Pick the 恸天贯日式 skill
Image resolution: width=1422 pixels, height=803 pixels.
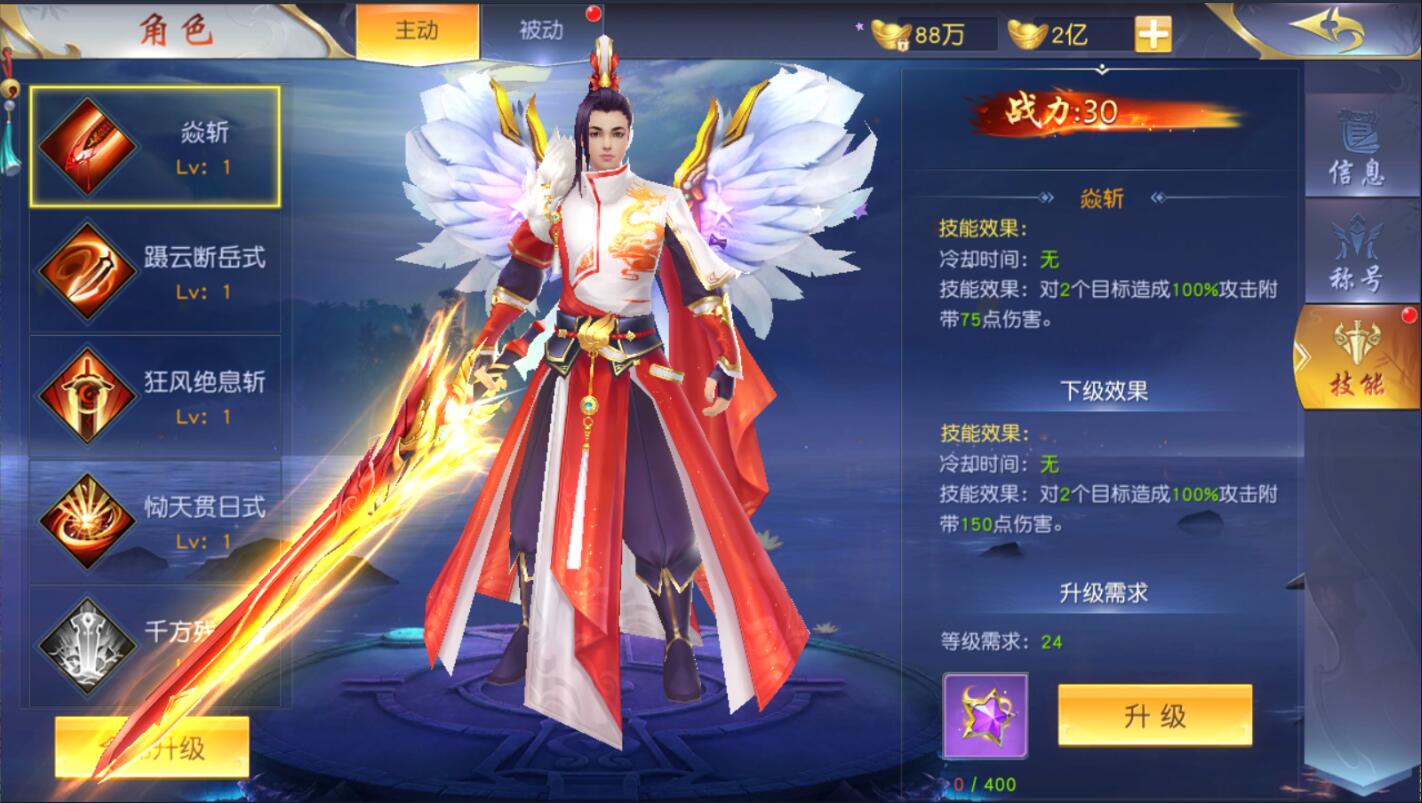coord(155,520)
